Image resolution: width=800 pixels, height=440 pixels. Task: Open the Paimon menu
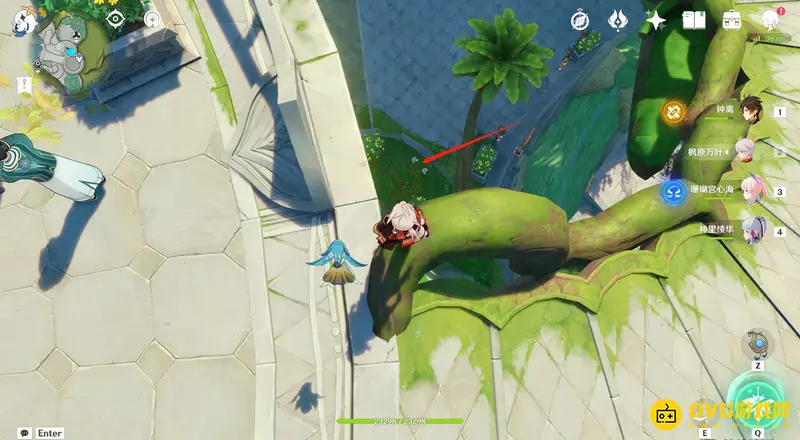(24, 25)
